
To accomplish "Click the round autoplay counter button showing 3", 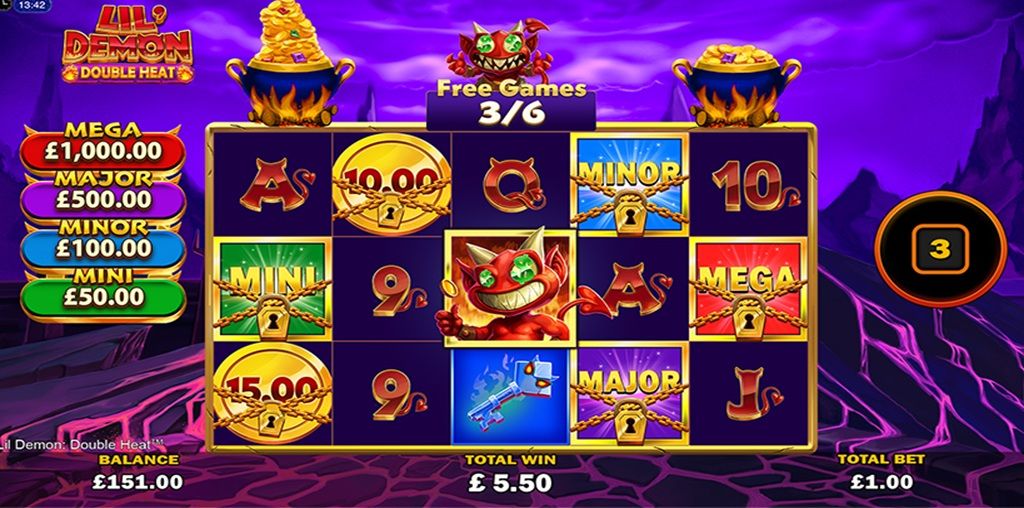I will tap(938, 249).
